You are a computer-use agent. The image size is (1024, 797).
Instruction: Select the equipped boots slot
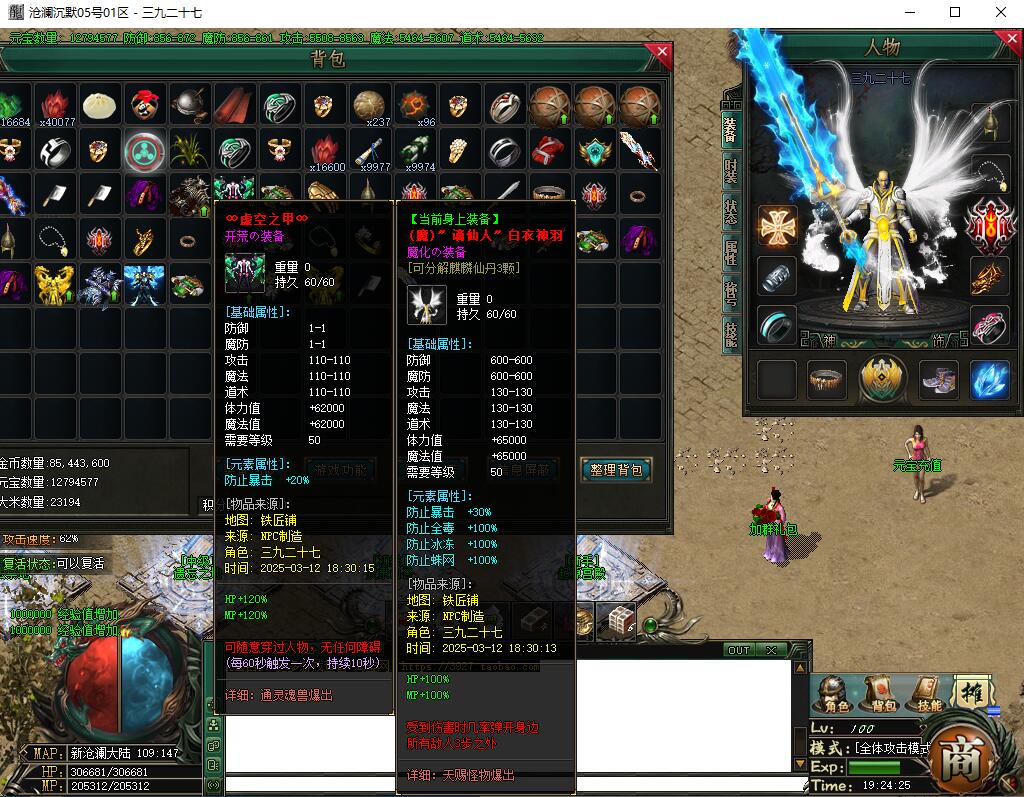click(938, 380)
